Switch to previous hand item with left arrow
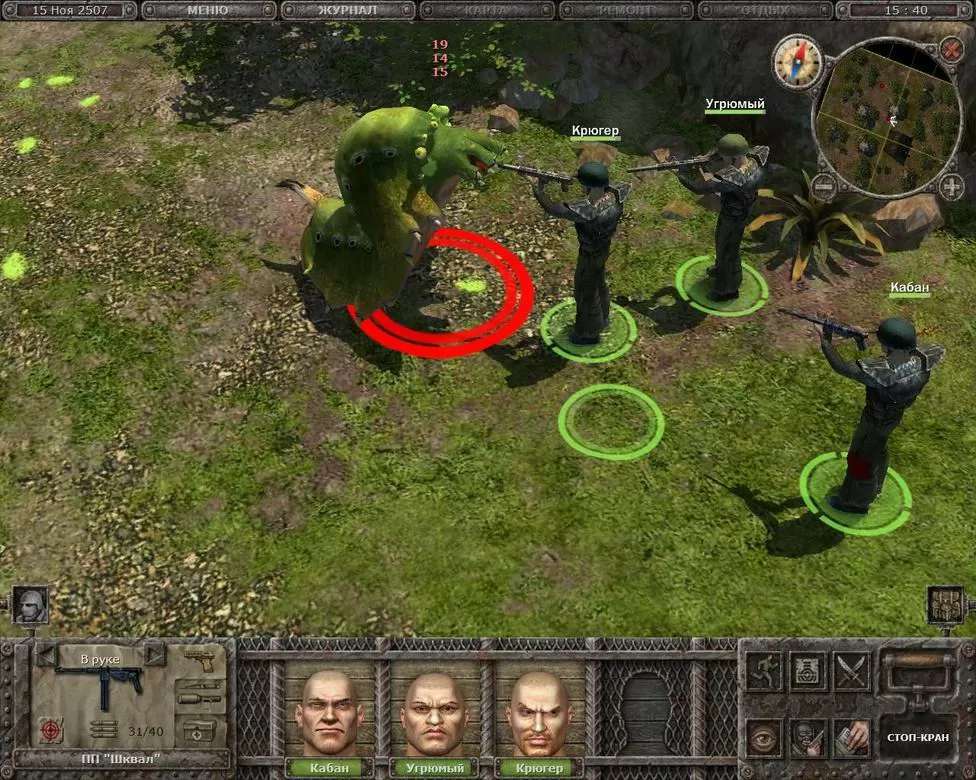 point(47,656)
